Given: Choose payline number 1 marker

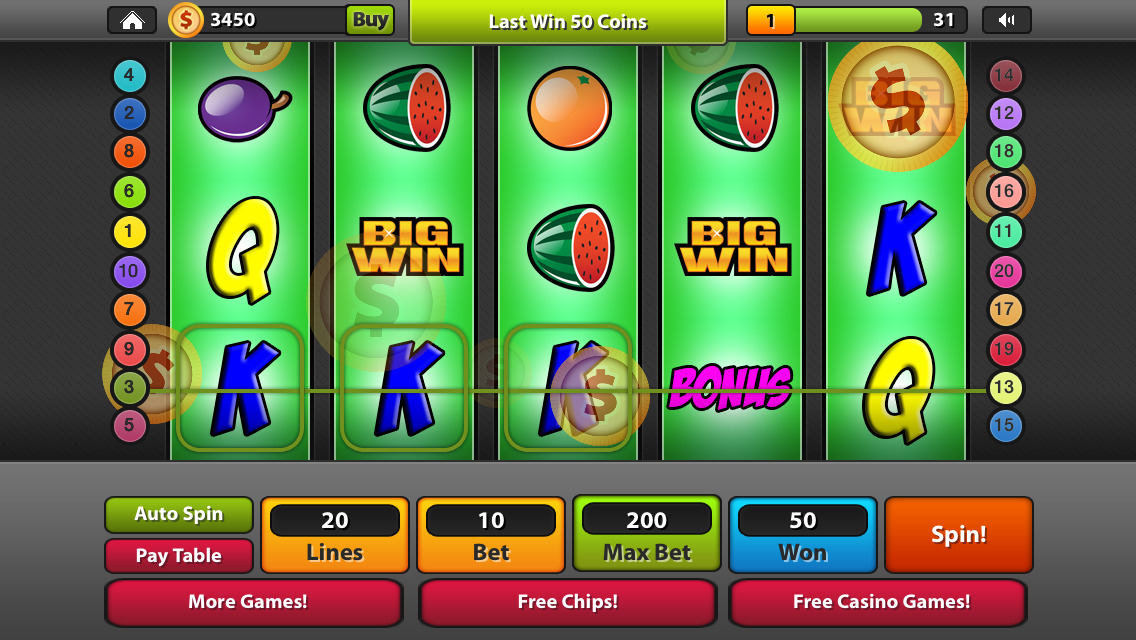Looking at the screenshot, I should pyautogui.click(x=129, y=232).
